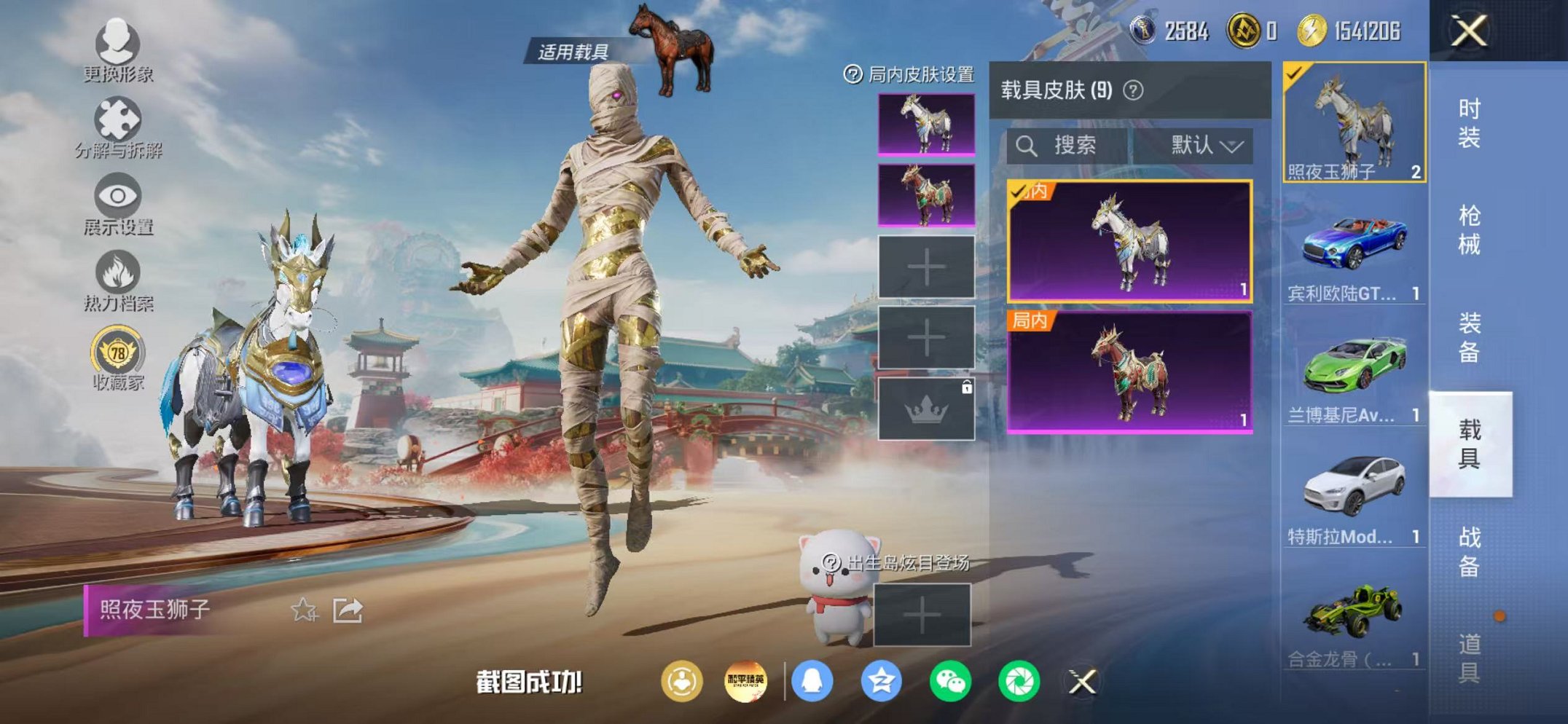Open 展示设置 via the eye icon
The image size is (1568, 724).
[x=117, y=195]
